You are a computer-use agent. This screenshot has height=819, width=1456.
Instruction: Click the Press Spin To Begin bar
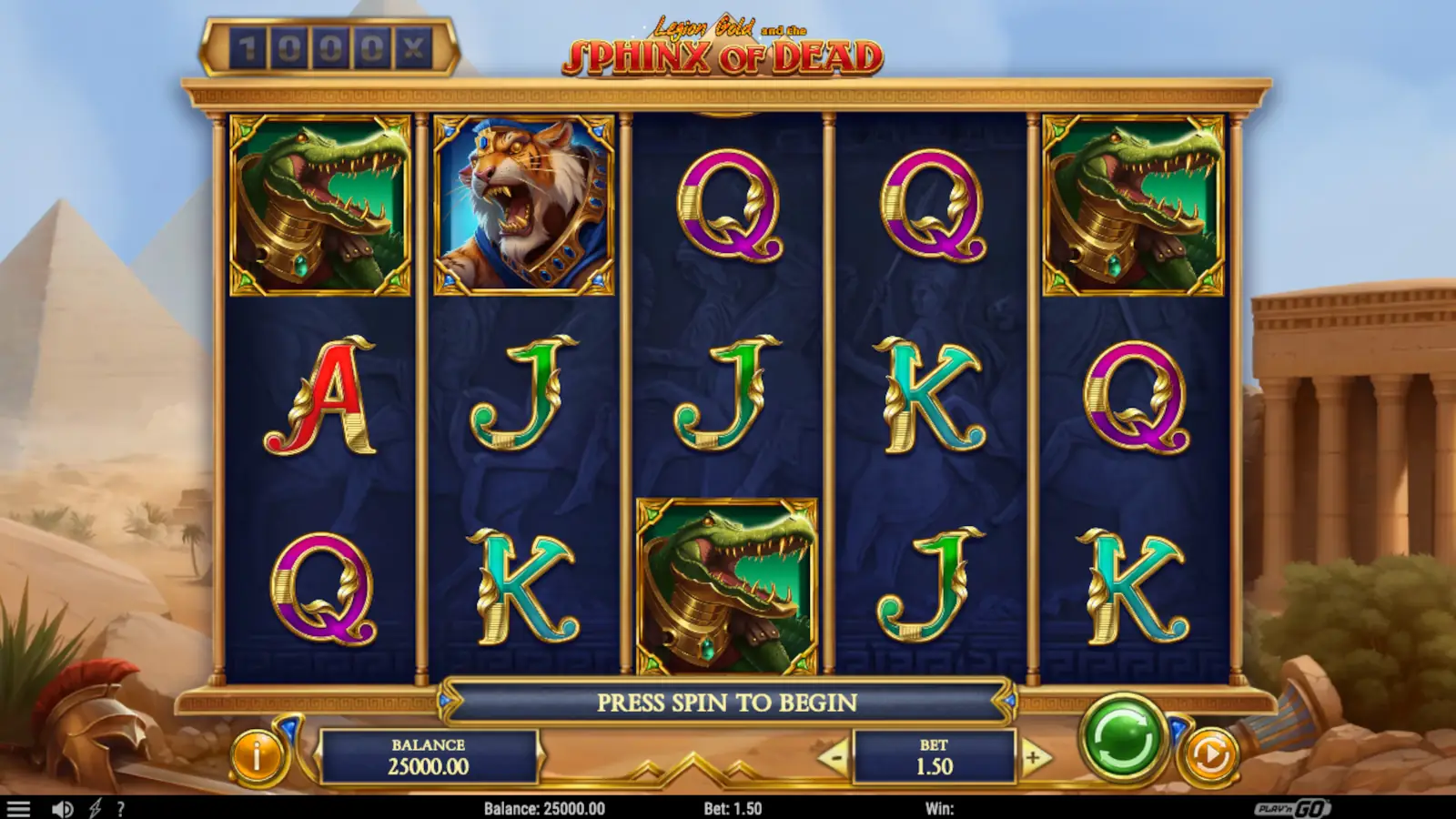(728, 703)
